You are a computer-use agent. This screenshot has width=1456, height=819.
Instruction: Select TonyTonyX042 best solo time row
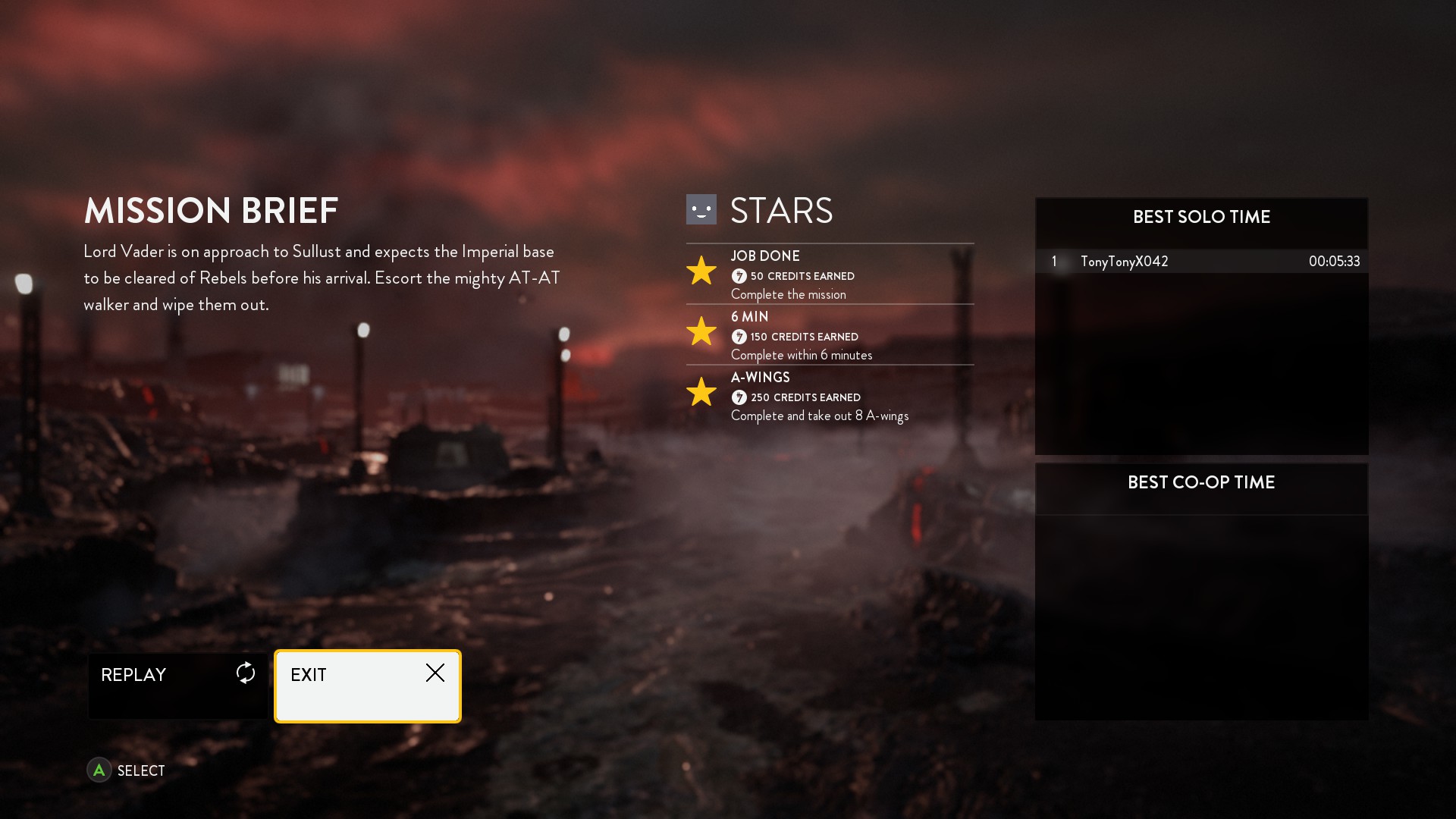pos(1201,262)
